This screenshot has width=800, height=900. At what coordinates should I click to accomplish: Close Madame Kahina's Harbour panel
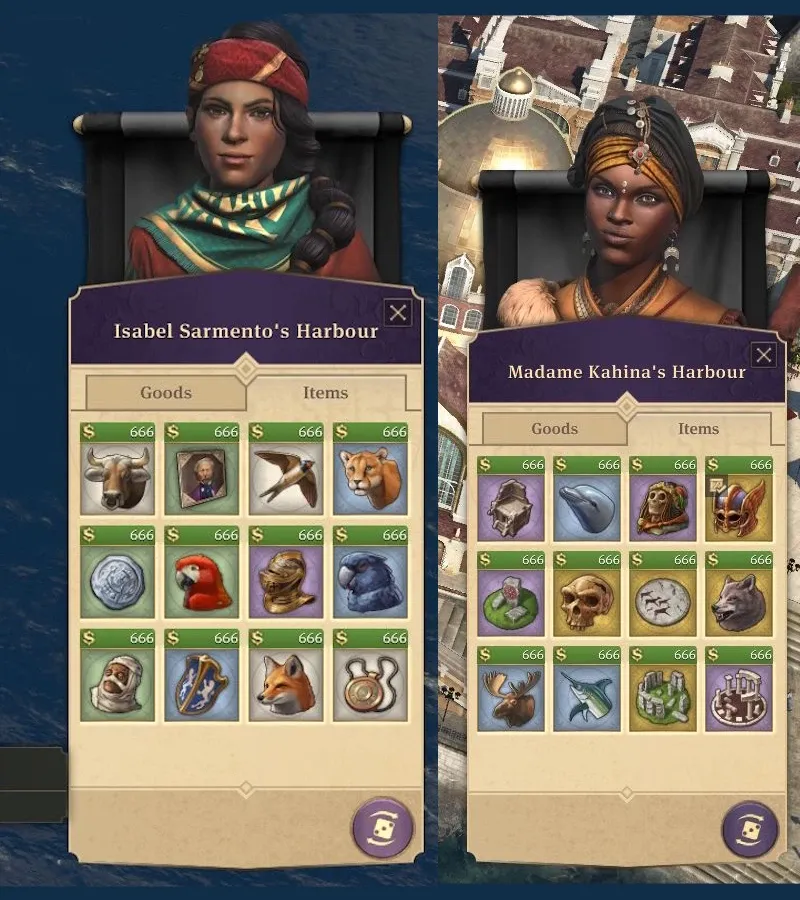(764, 355)
